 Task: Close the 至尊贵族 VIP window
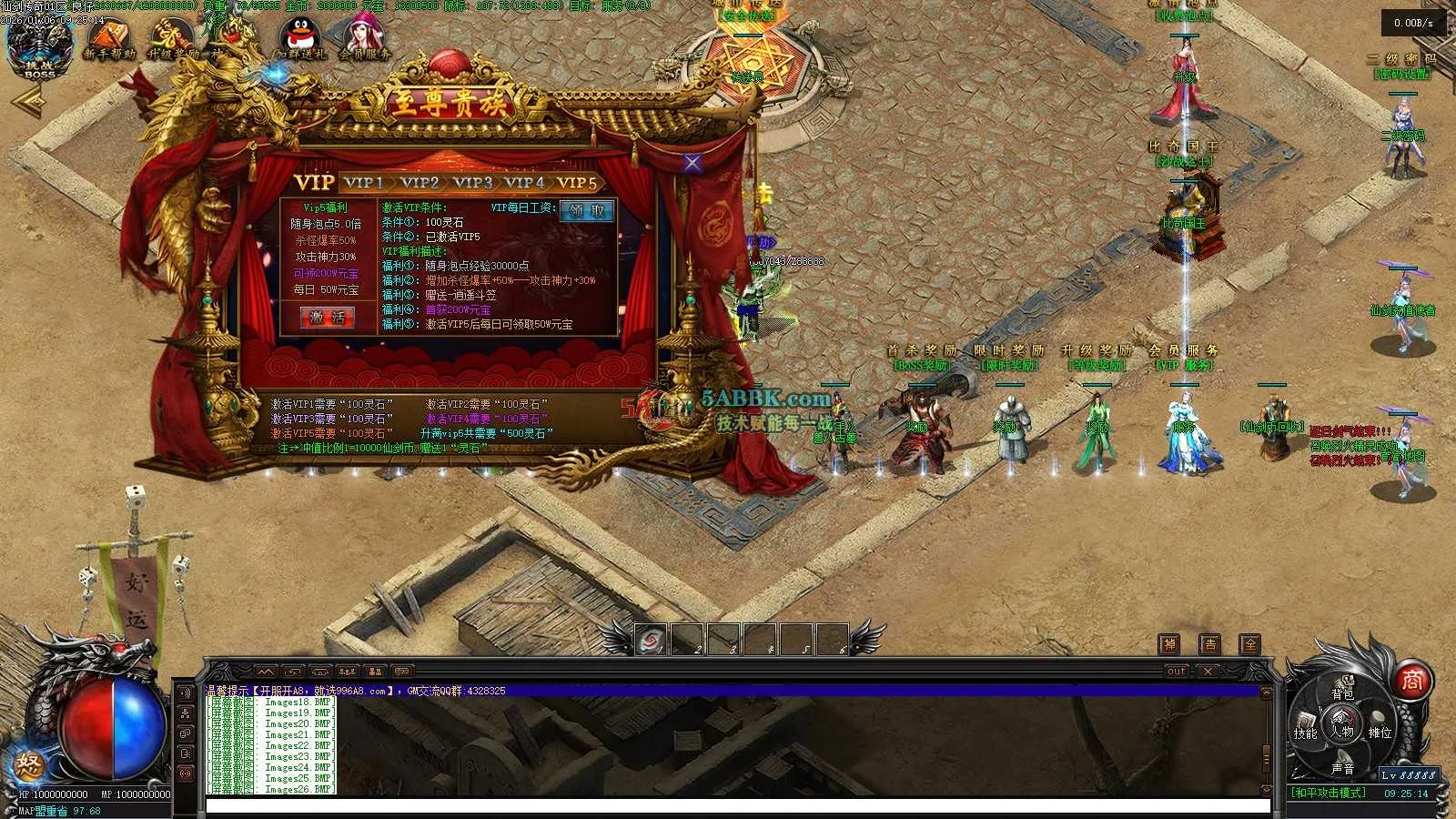tap(693, 163)
